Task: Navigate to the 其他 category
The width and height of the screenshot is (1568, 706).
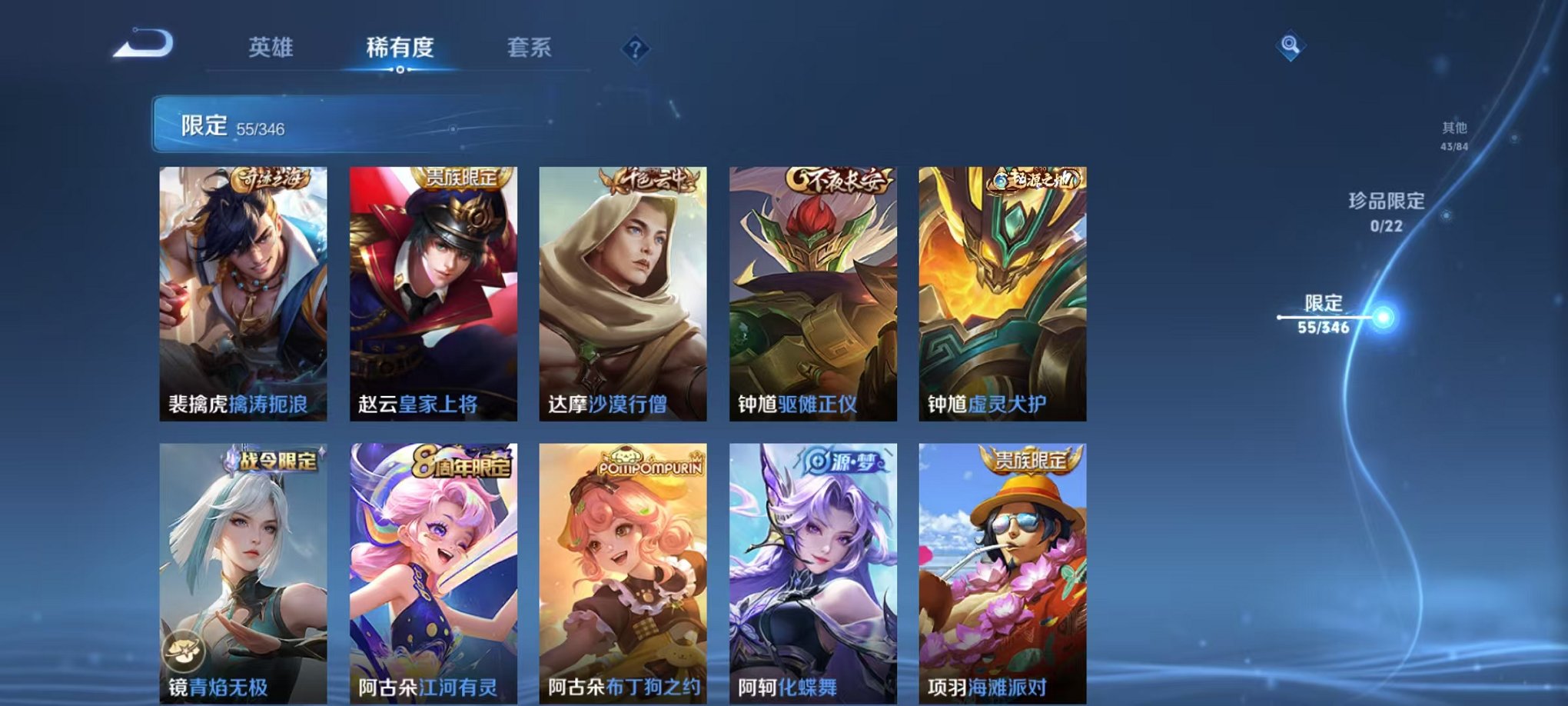Action: coord(1453,131)
